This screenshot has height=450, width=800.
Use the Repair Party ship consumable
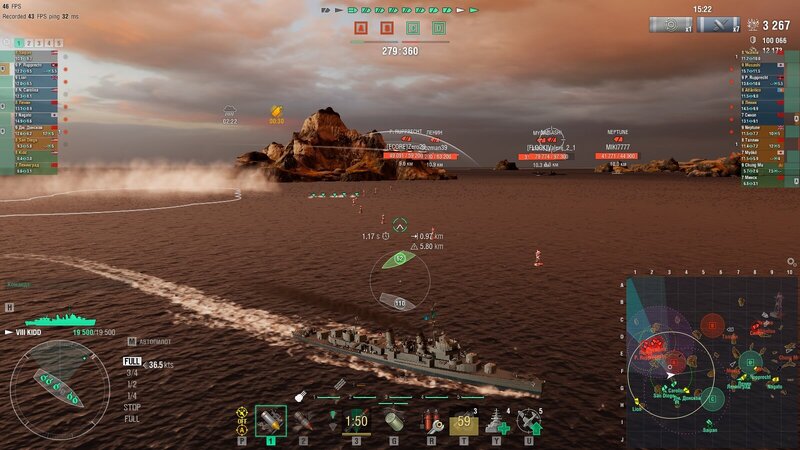tap(497, 421)
